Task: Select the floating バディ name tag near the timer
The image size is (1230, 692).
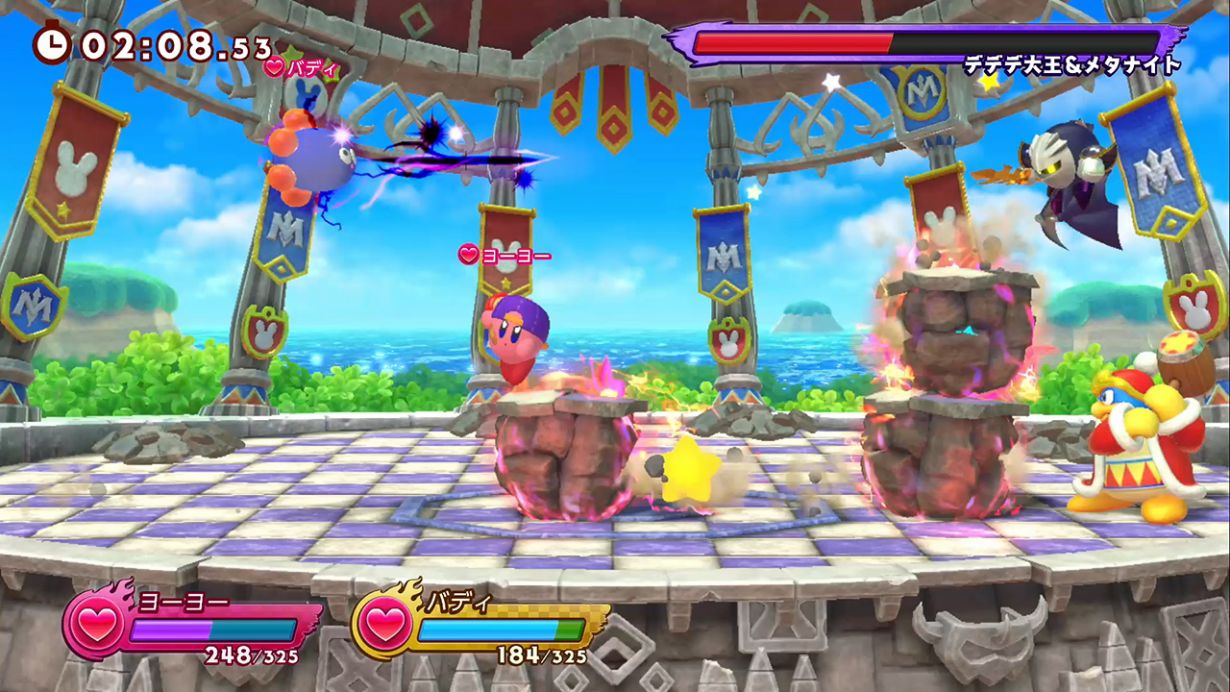Action: [x=302, y=69]
